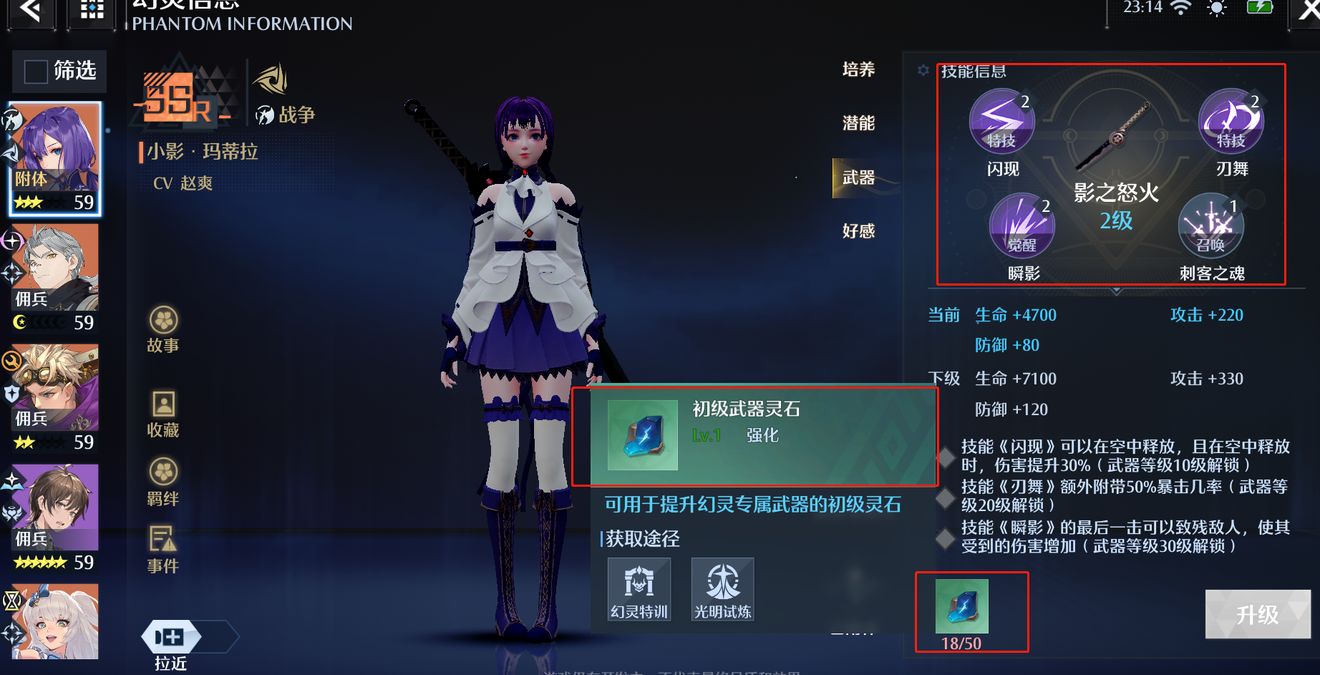This screenshot has height=675, width=1320.
Task: Toggle the 筛选 filter checkbox
Action: tap(36, 71)
